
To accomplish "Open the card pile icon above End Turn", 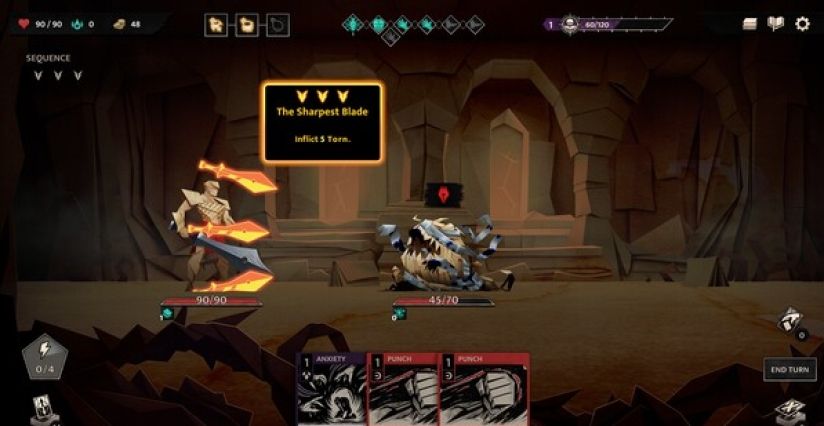I will click(x=790, y=320).
